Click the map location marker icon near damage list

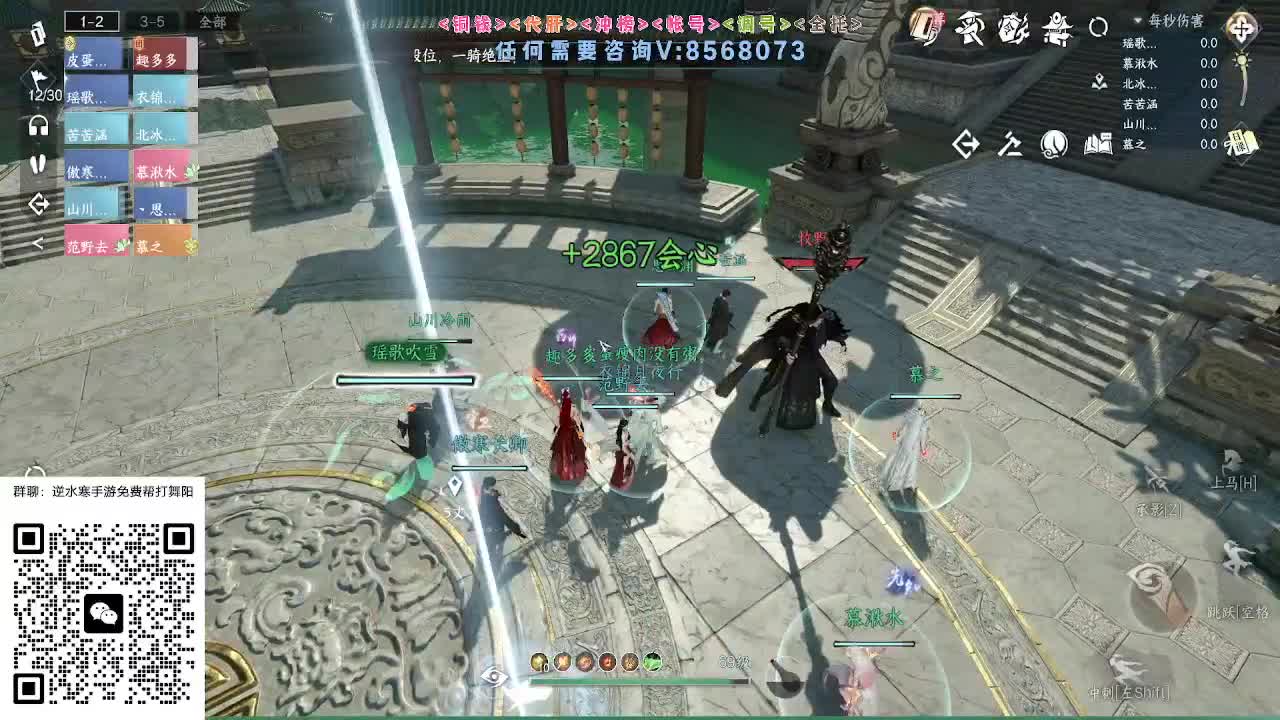click(1099, 83)
